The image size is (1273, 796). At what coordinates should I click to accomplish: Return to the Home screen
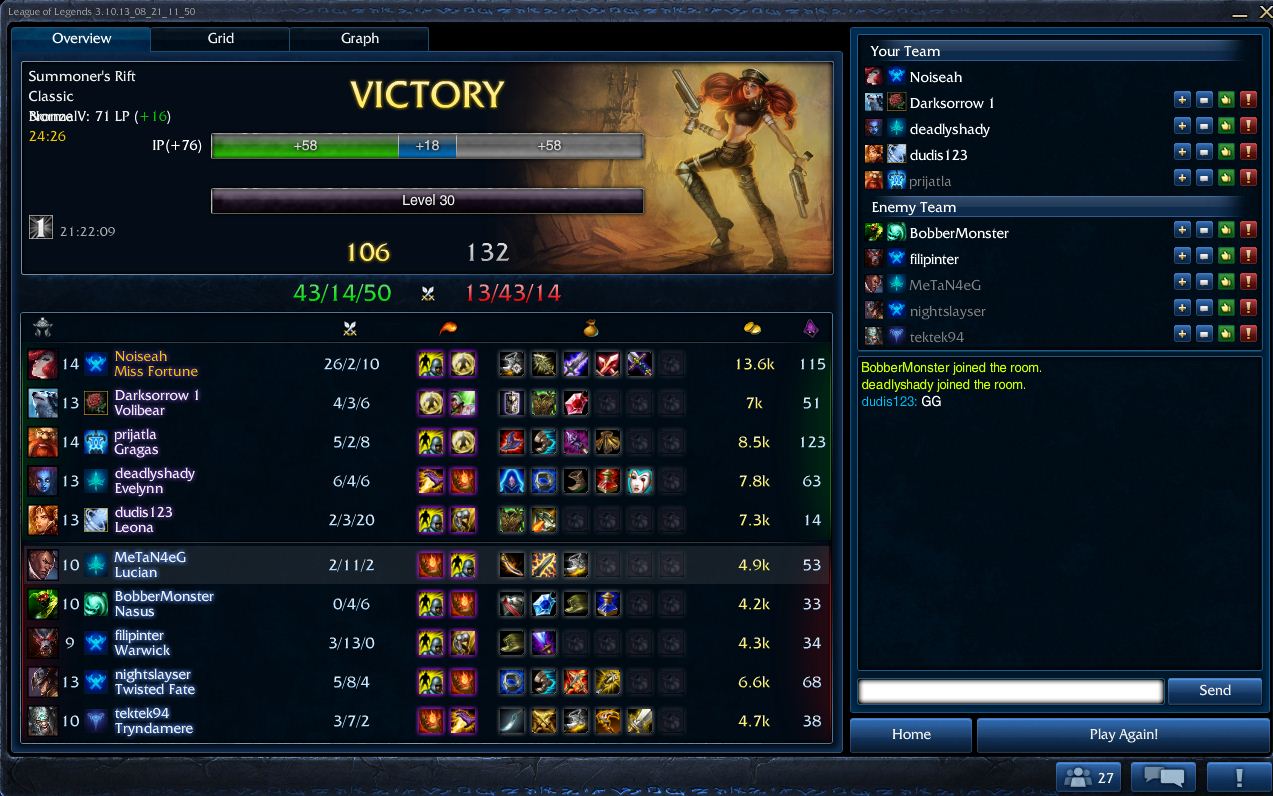coord(911,734)
